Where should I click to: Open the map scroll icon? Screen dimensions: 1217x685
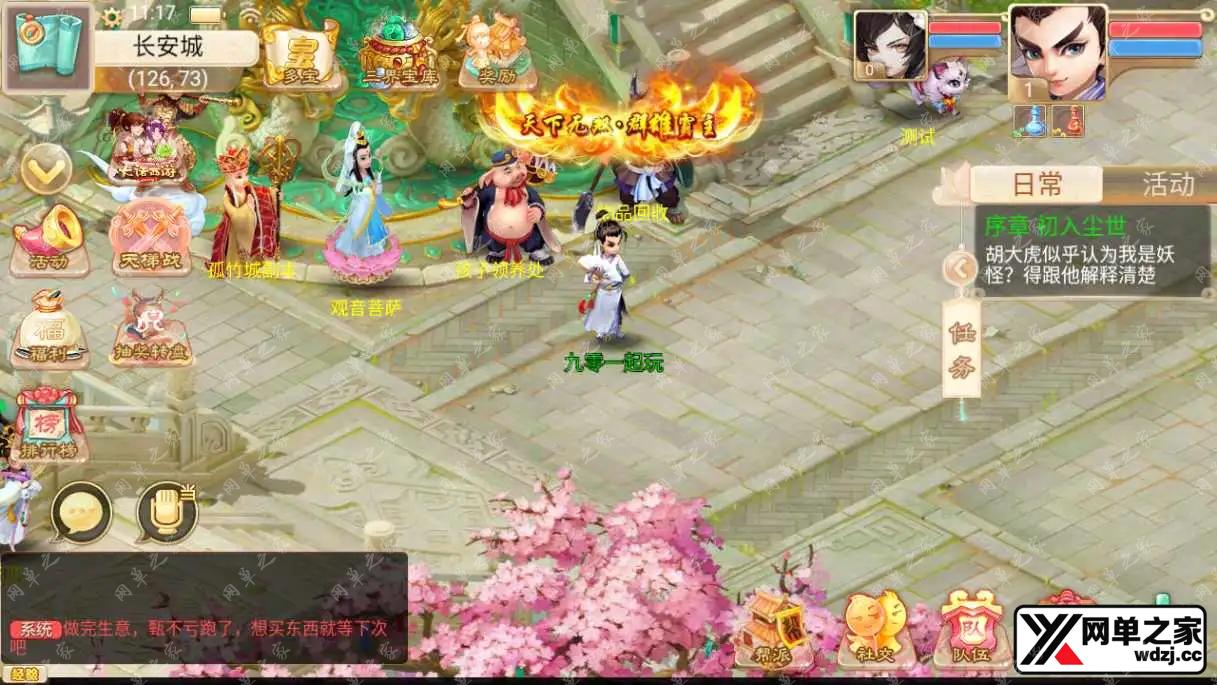pos(47,47)
